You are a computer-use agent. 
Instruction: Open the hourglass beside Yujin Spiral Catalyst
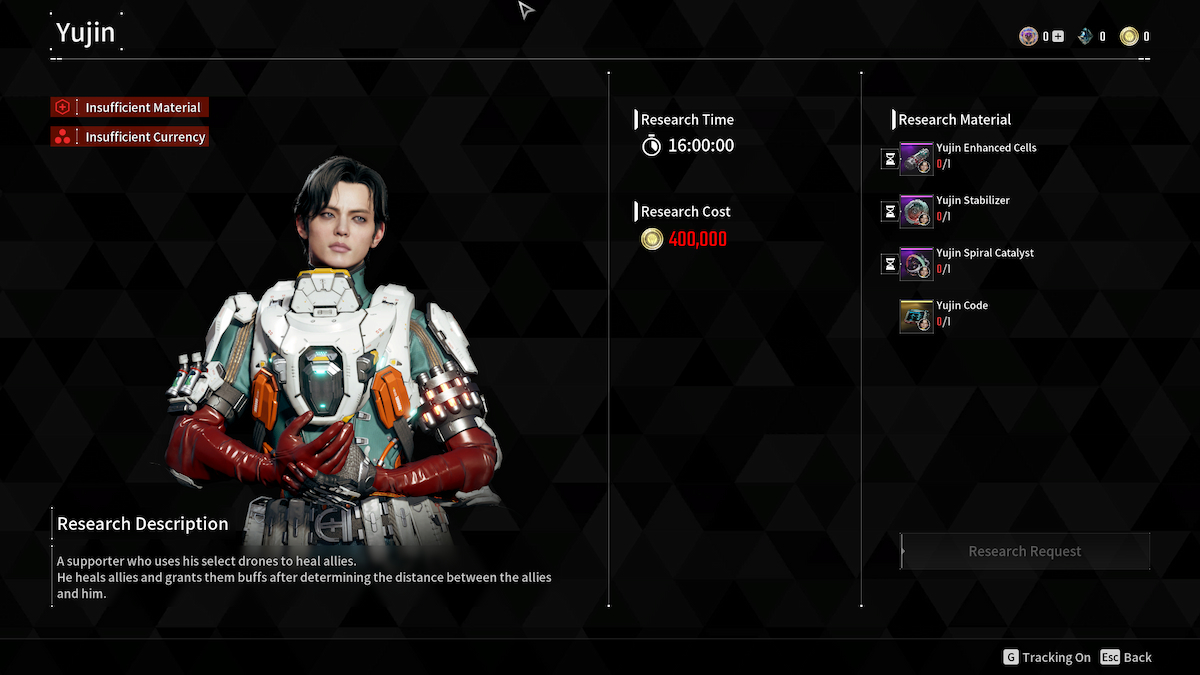point(889,264)
